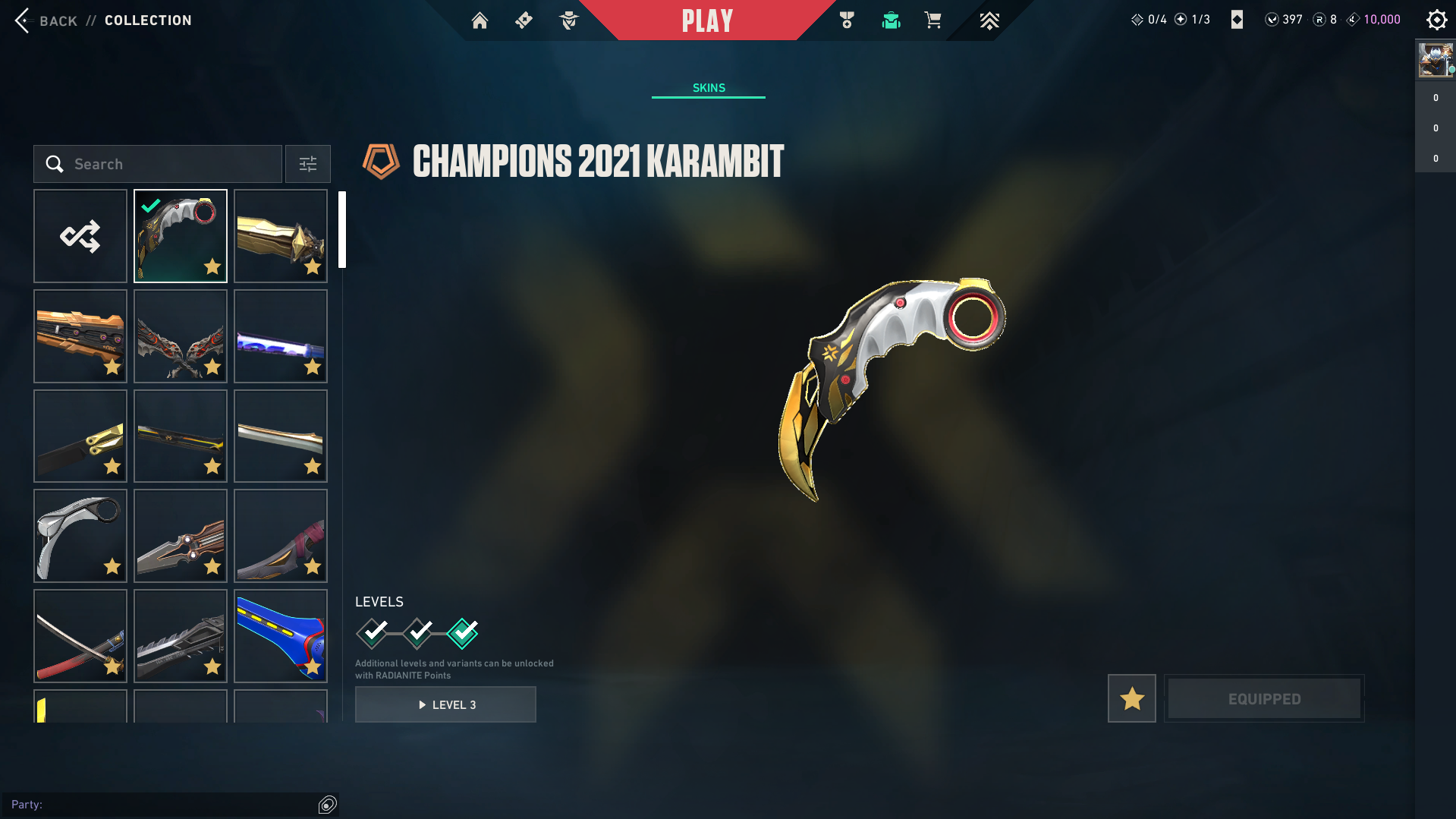The image size is (1456, 819).
Task: Open the skin filter options
Action: point(308,164)
